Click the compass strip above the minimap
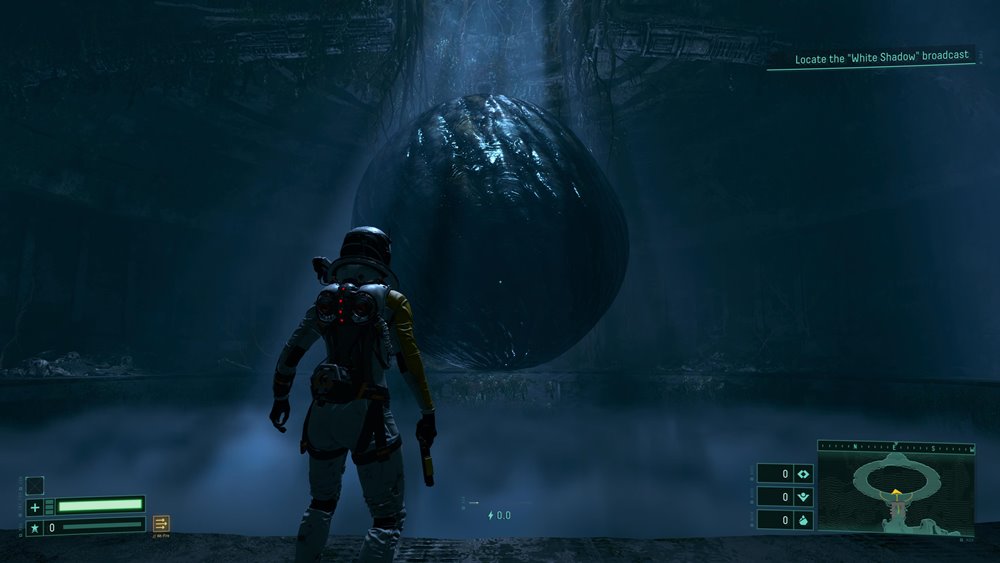This screenshot has height=563, width=1000. [896, 446]
